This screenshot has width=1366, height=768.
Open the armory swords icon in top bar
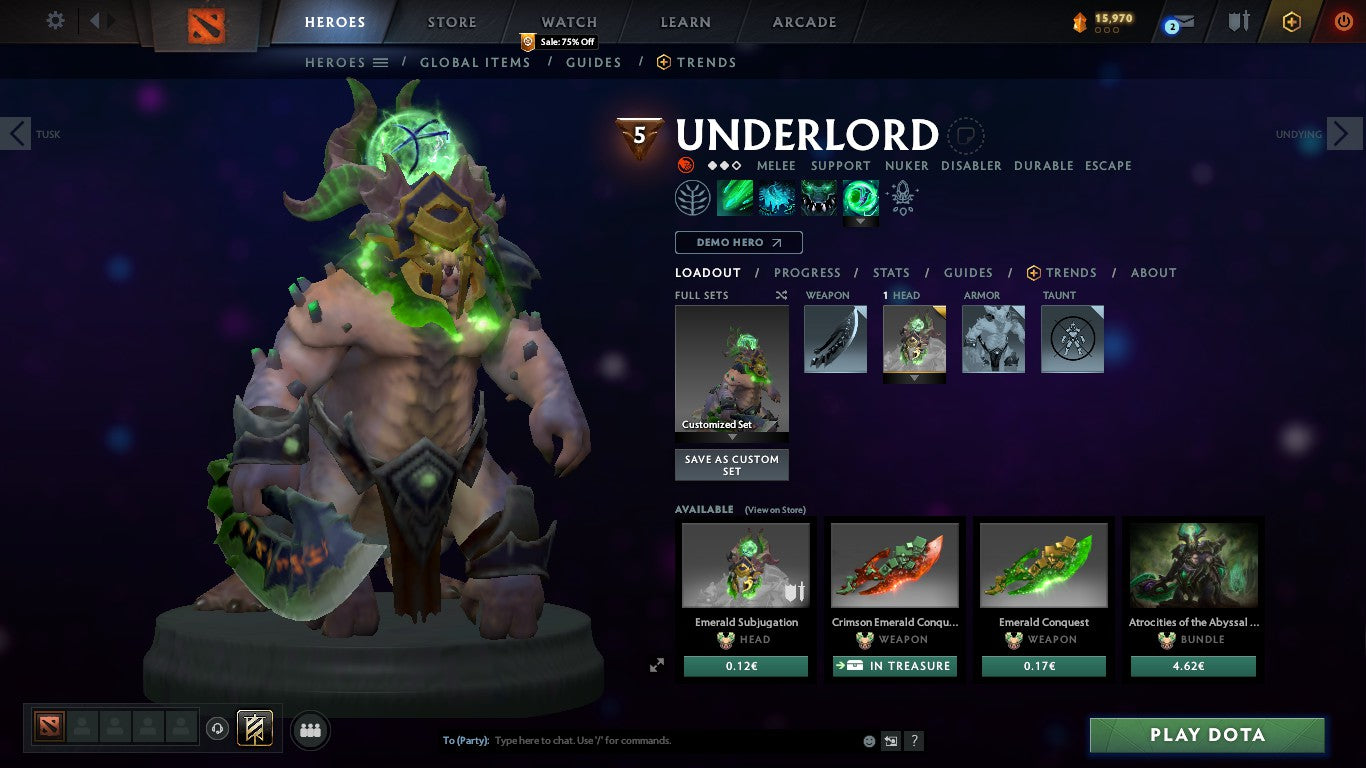[1239, 22]
